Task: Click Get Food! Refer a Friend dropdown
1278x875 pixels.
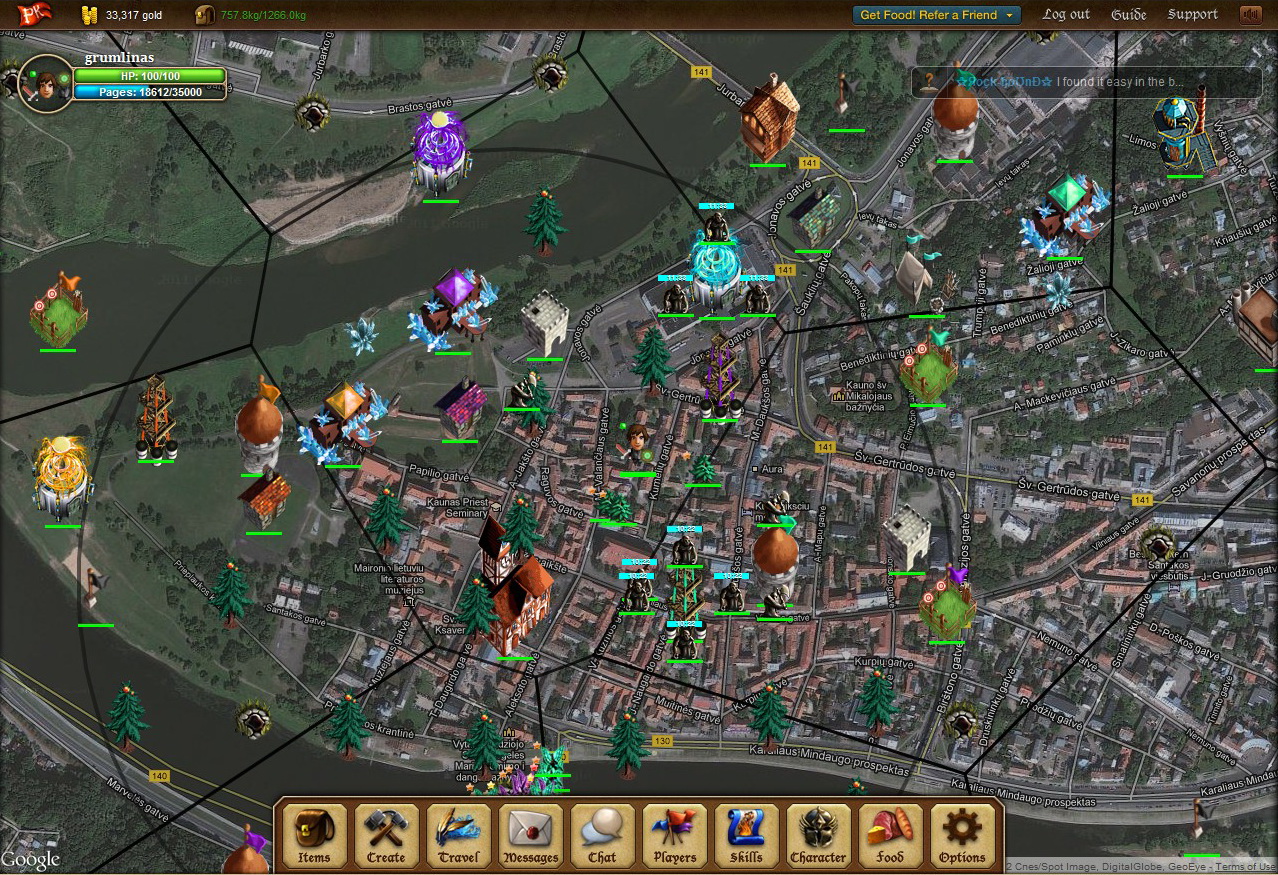Action: pyautogui.click(x=936, y=15)
